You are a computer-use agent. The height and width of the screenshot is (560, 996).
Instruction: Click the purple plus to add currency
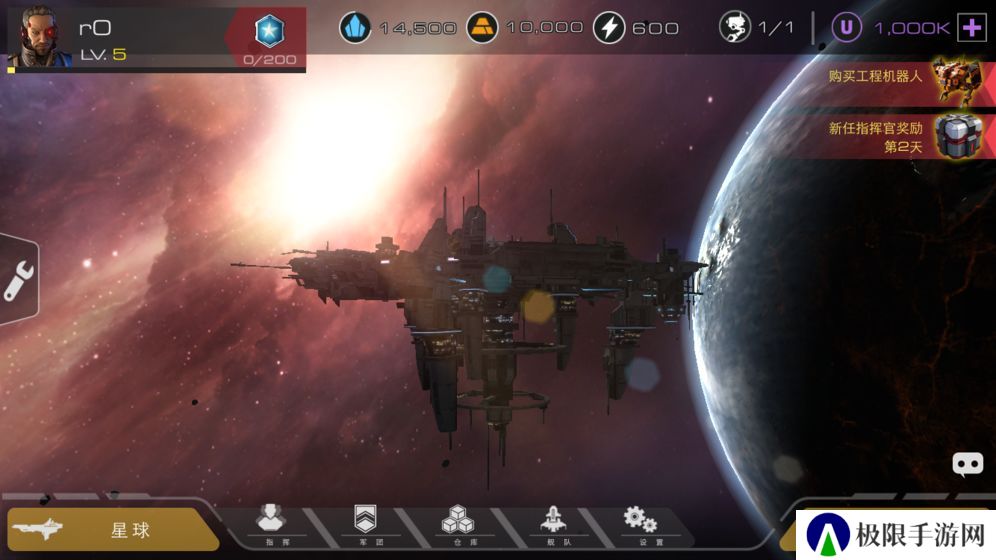pos(971,28)
